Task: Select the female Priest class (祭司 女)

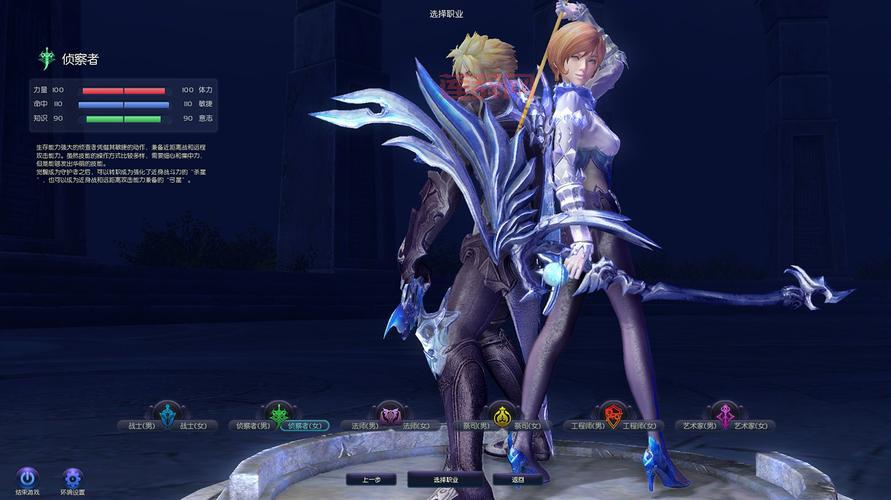Action: [528, 426]
